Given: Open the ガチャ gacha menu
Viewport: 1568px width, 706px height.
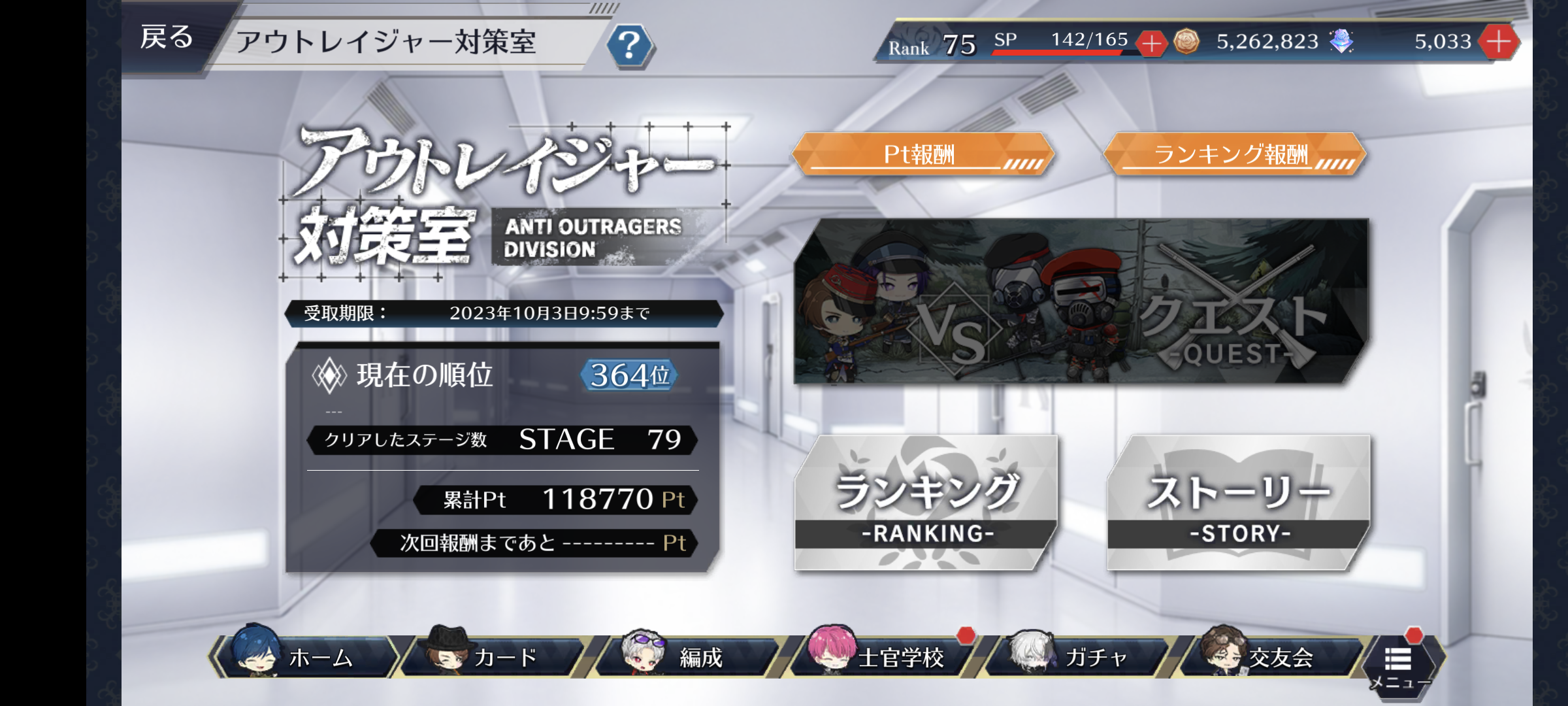Looking at the screenshot, I should (1078, 656).
